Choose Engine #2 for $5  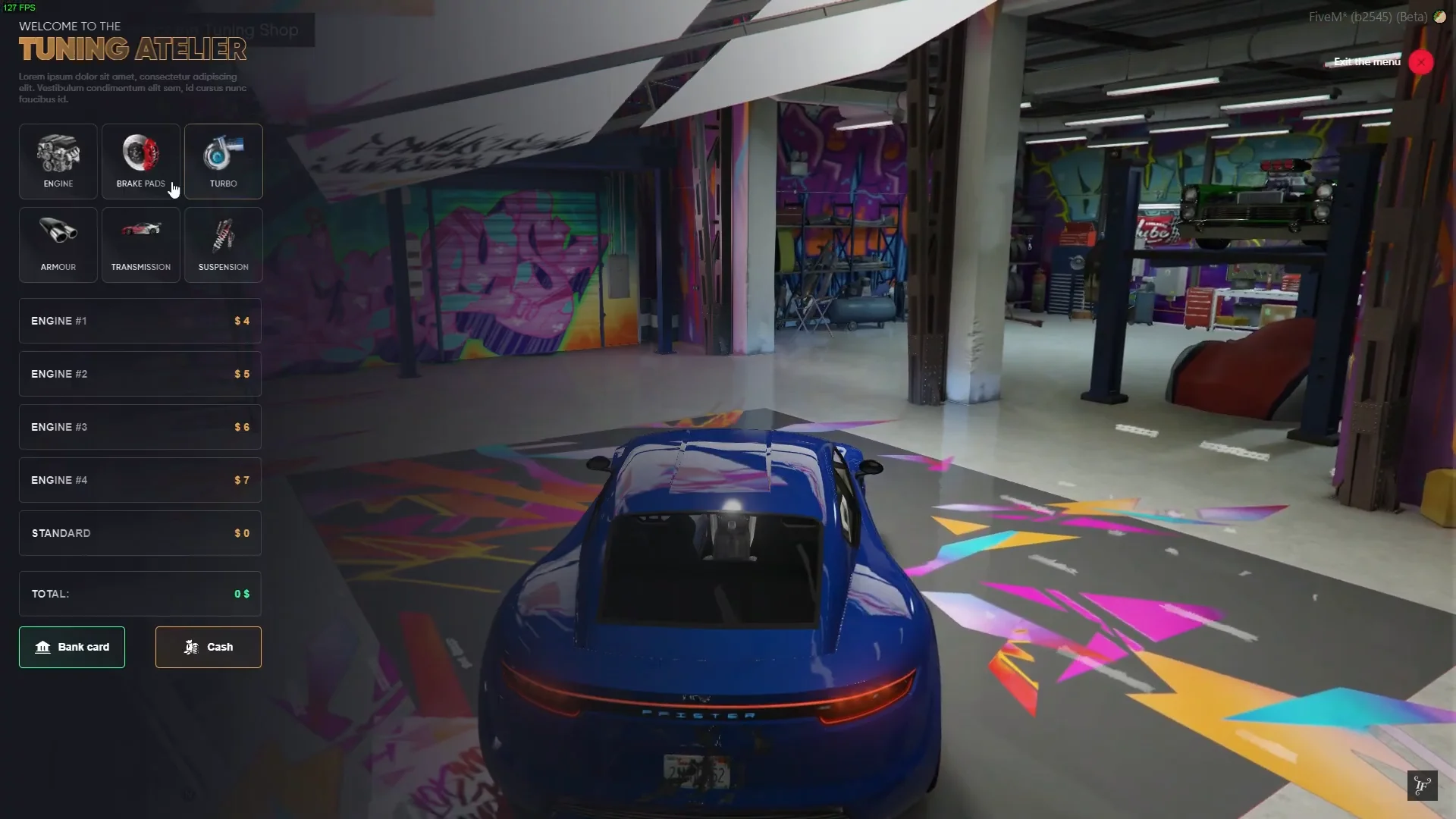click(140, 374)
